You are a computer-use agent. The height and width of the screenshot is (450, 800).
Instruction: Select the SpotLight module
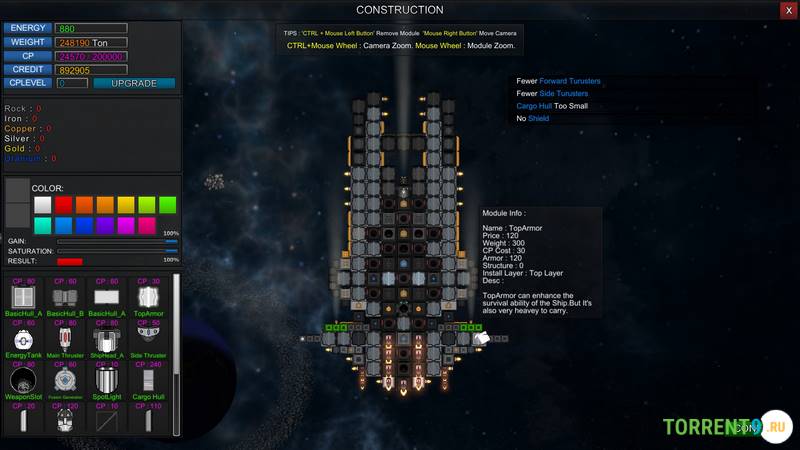(x=106, y=381)
